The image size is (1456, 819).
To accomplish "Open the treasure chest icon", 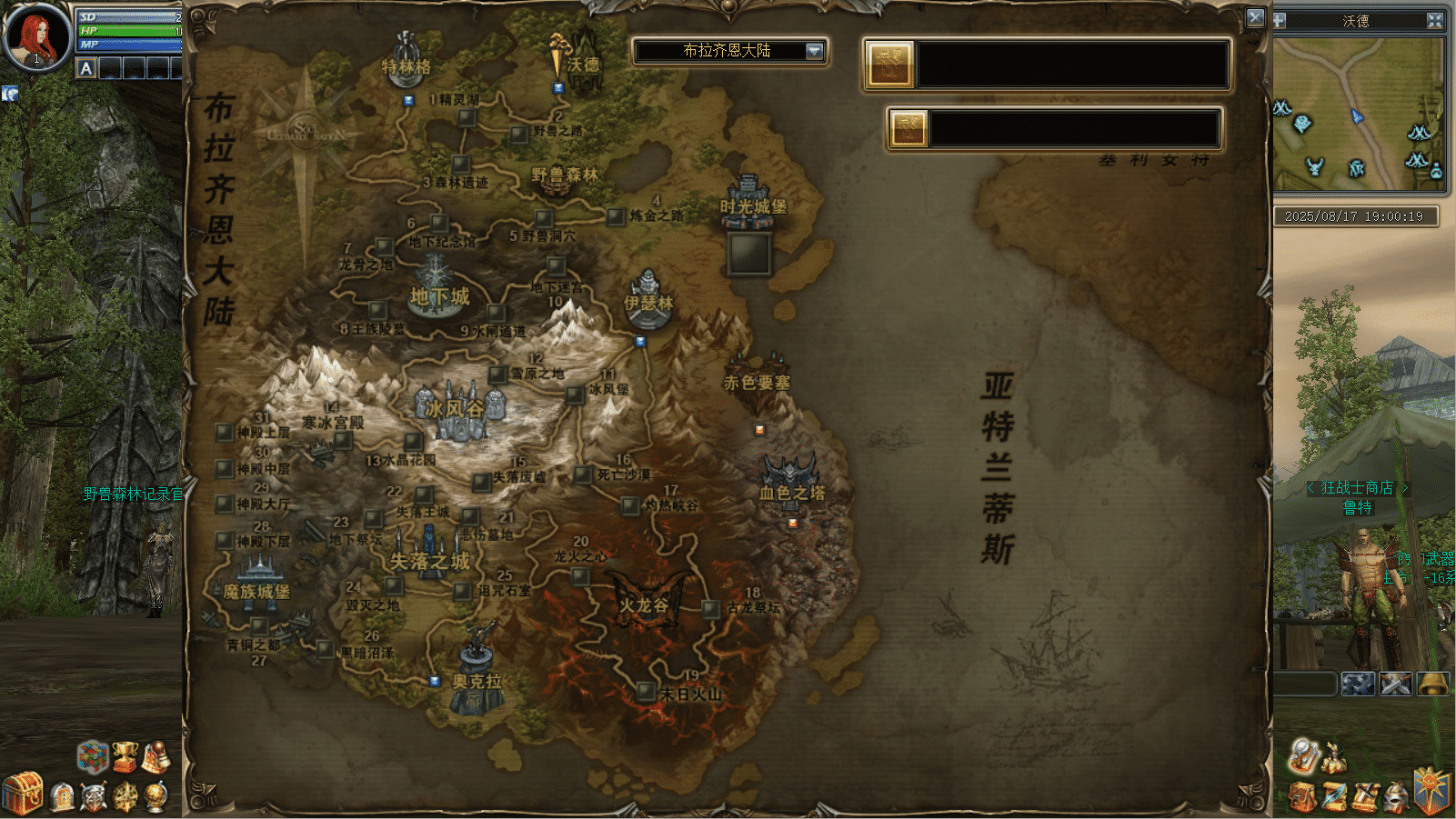I will [x=23, y=792].
